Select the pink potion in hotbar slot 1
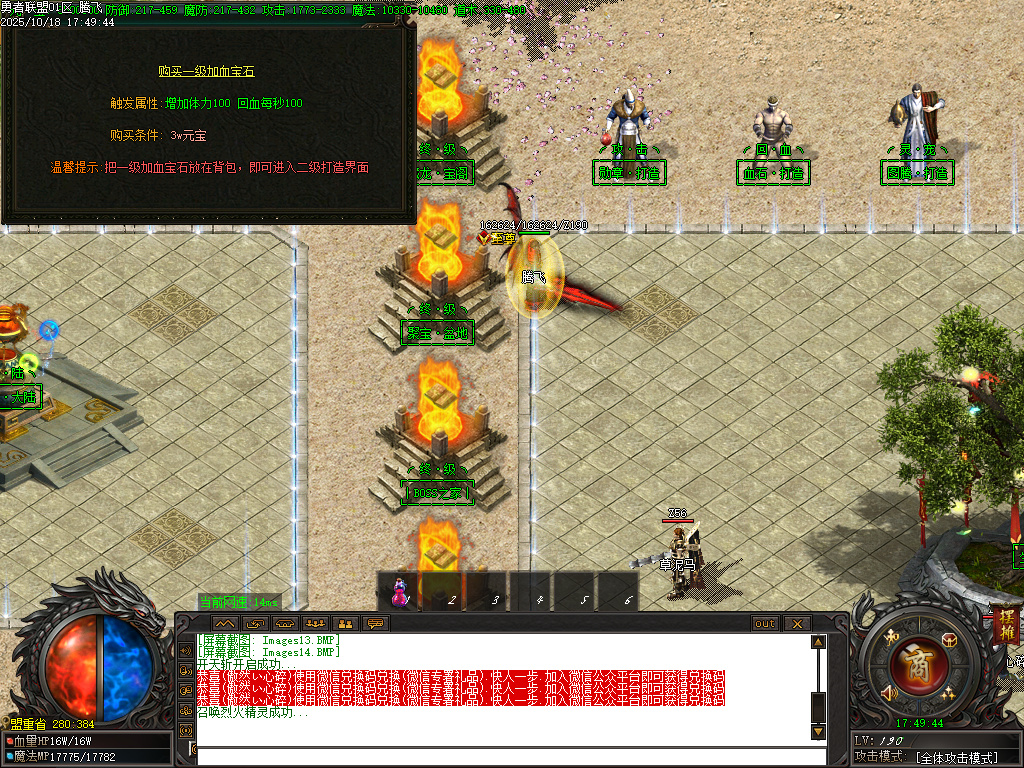This screenshot has width=1024, height=768. click(x=400, y=593)
